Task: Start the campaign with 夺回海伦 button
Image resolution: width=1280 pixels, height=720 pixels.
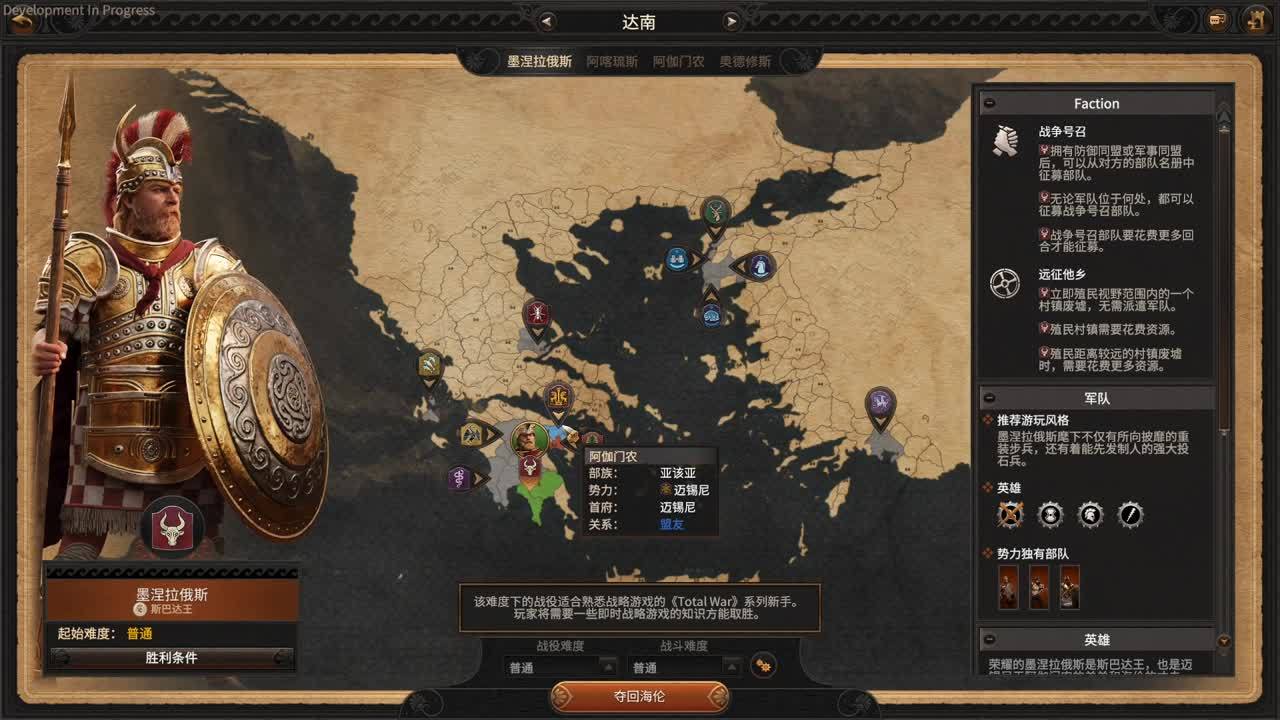Action: click(639, 696)
